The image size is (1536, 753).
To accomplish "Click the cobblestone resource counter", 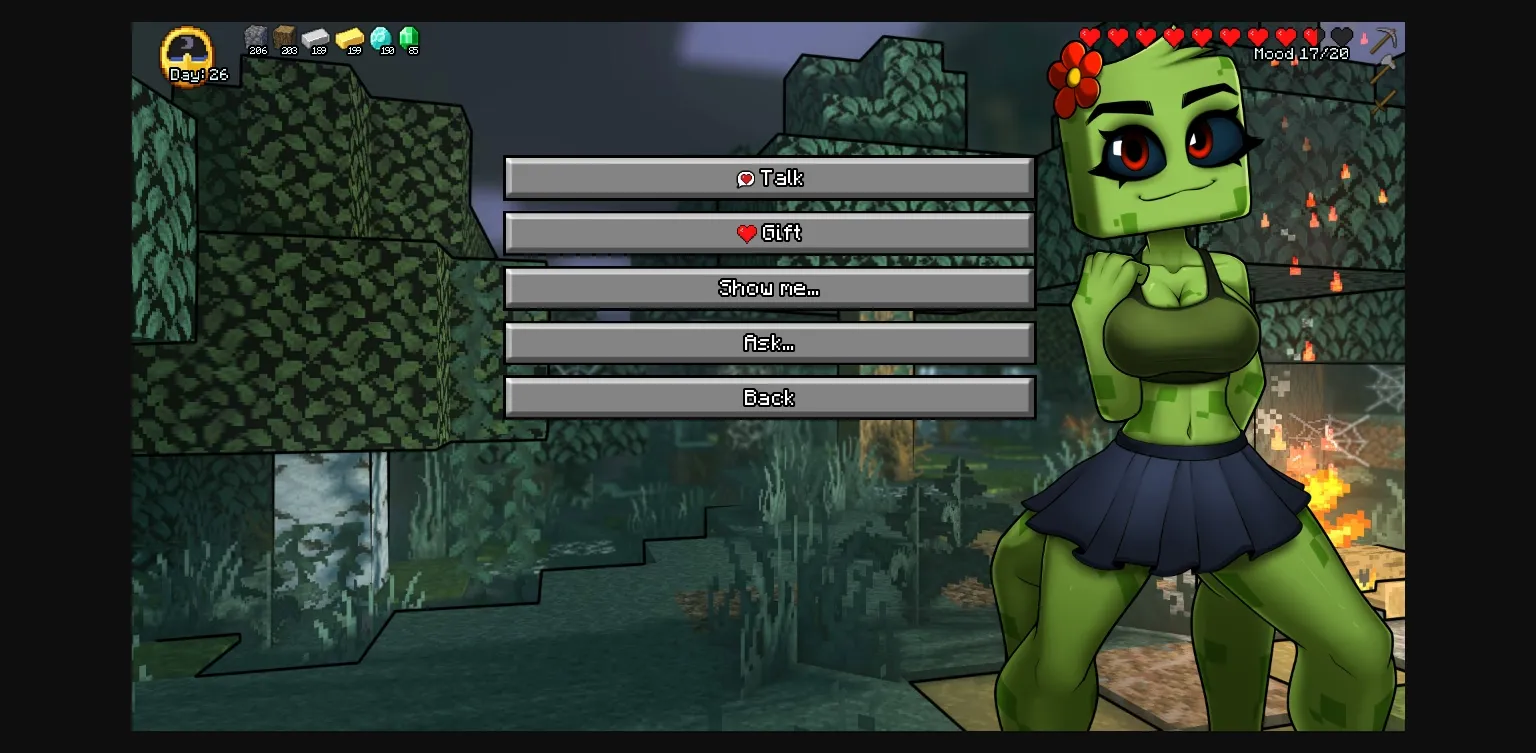I will [257, 38].
